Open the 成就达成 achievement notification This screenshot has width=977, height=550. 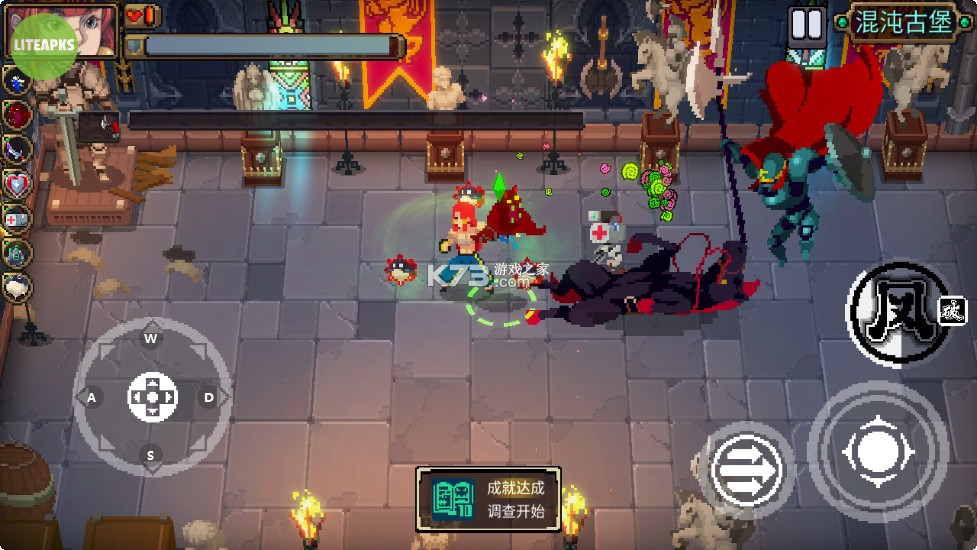488,499
